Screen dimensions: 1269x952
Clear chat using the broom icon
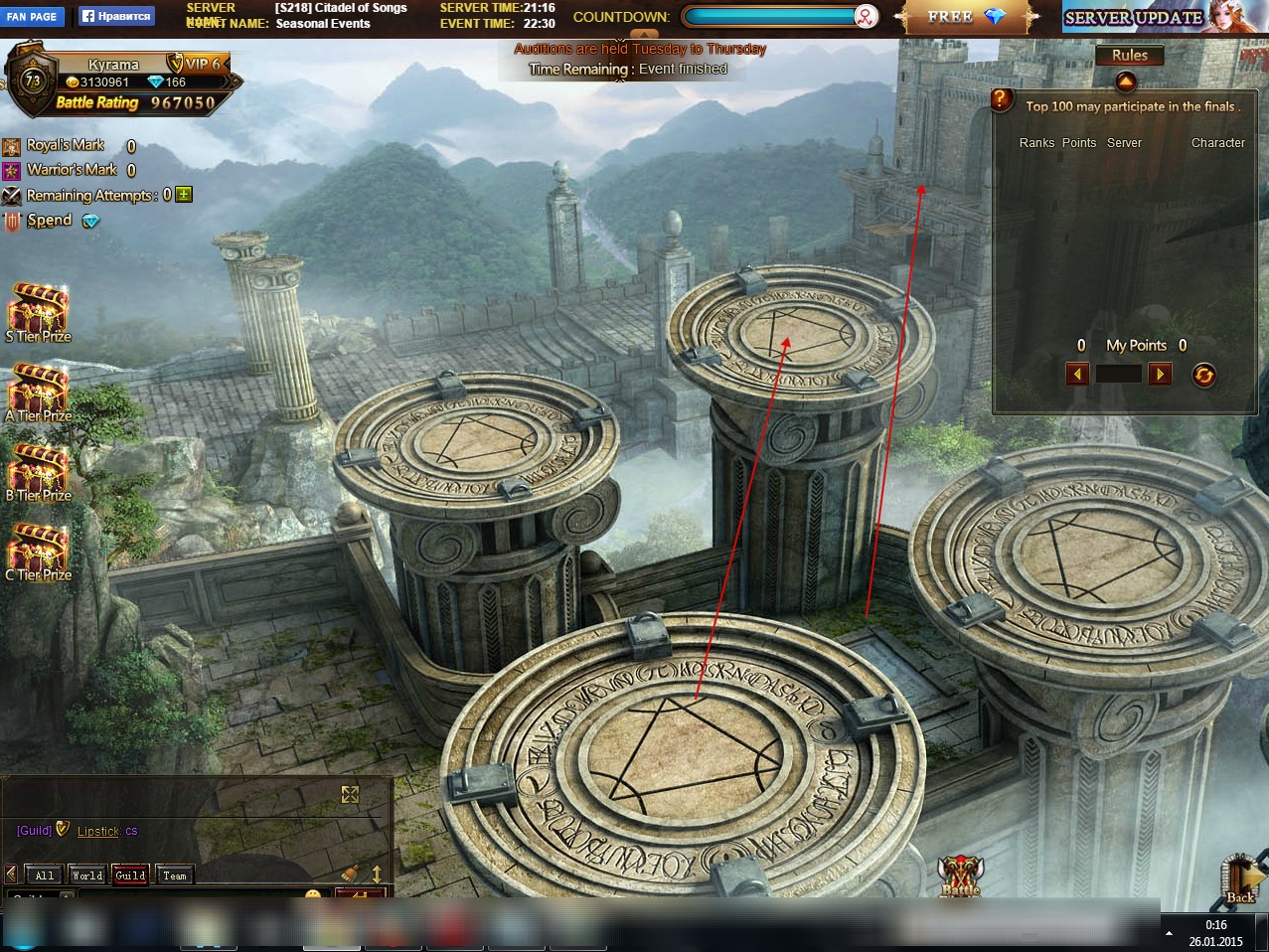click(x=350, y=873)
